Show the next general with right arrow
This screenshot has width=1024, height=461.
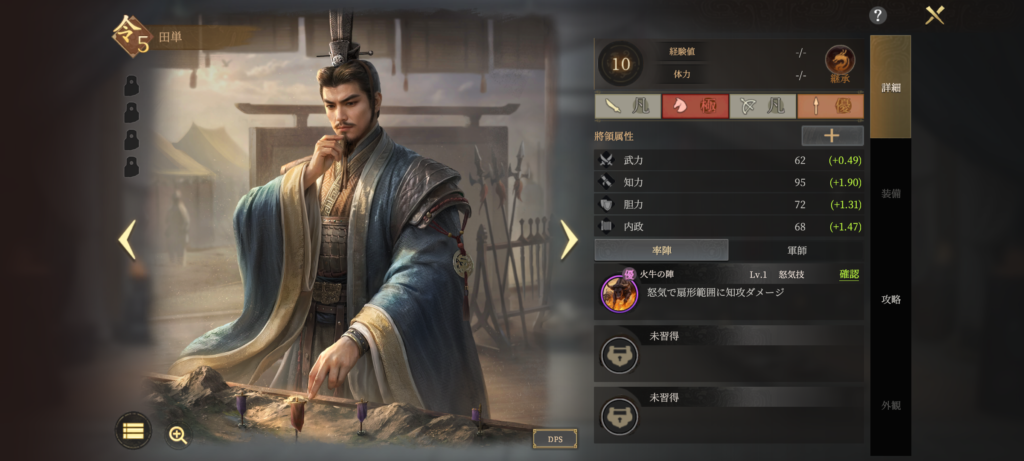point(568,239)
